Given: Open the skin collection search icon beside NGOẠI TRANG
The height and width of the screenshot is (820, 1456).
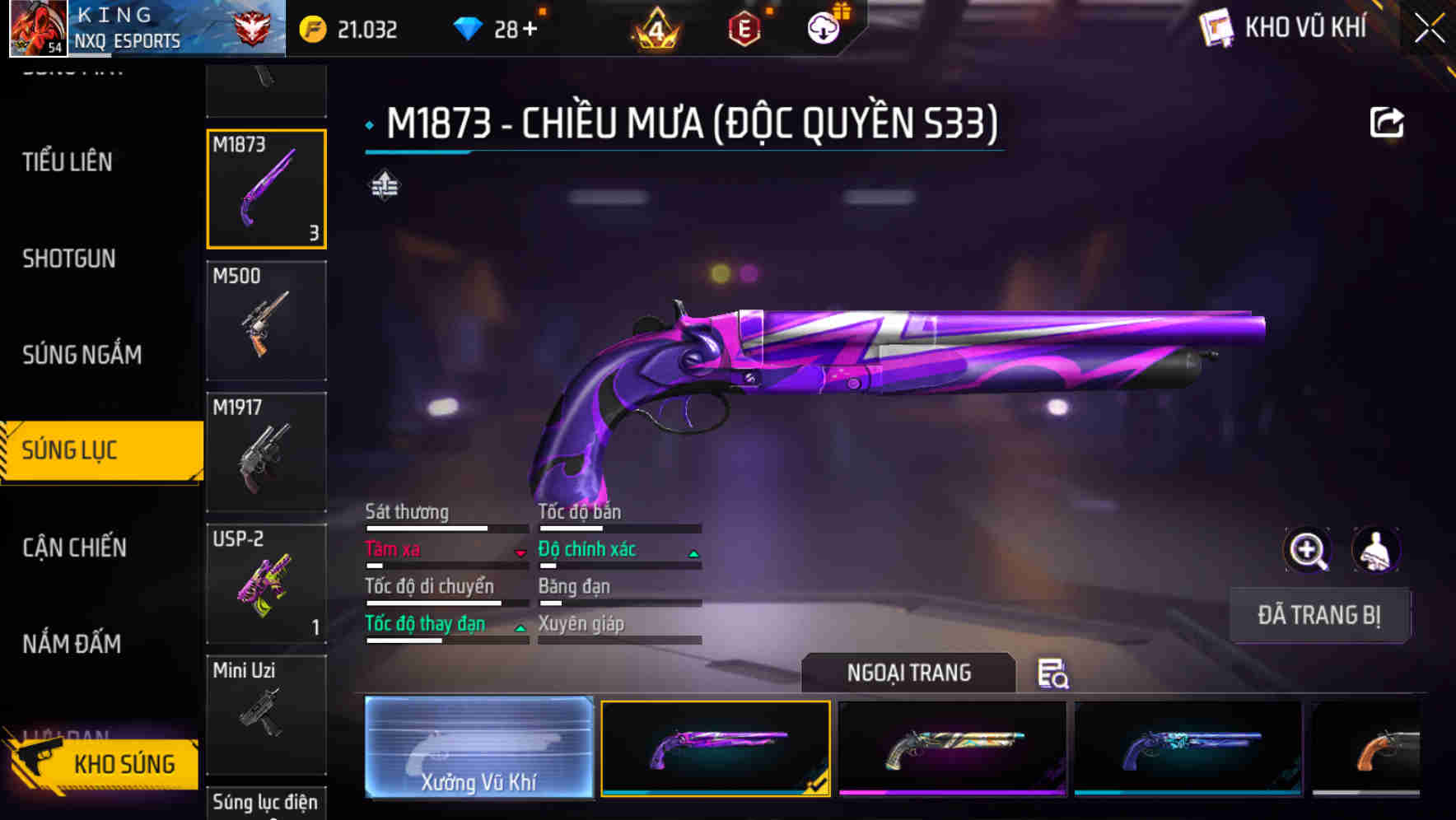Looking at the screenshot, I should click(x=1053, y=674).
